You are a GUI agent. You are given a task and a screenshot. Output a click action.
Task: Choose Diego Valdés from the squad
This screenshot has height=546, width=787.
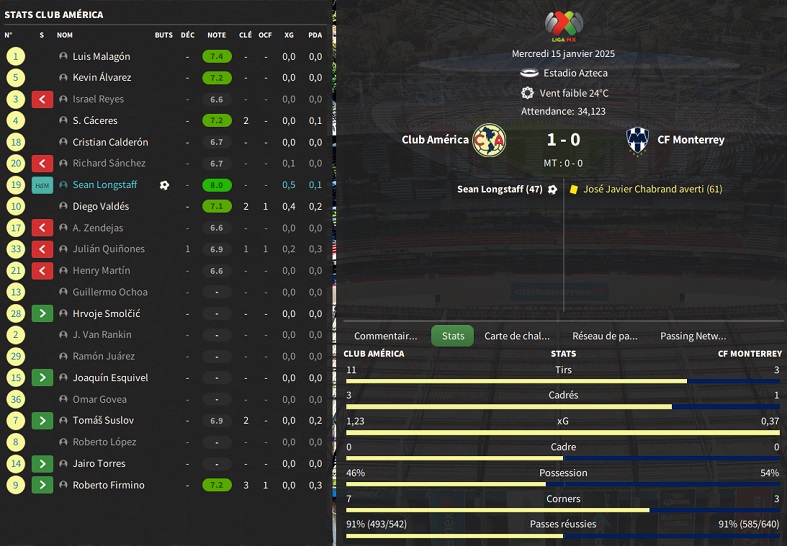[101, 207]
